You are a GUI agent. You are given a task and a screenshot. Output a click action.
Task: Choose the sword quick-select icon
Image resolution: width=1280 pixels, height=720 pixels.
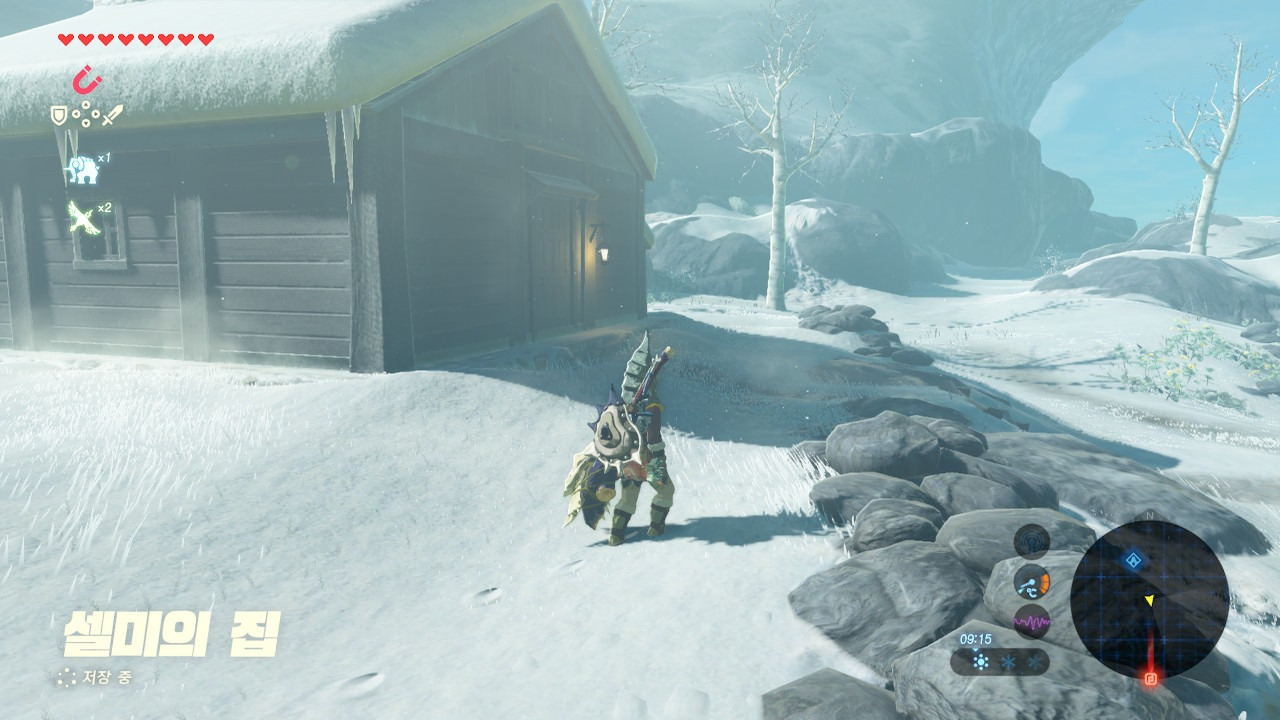point(111,116)
